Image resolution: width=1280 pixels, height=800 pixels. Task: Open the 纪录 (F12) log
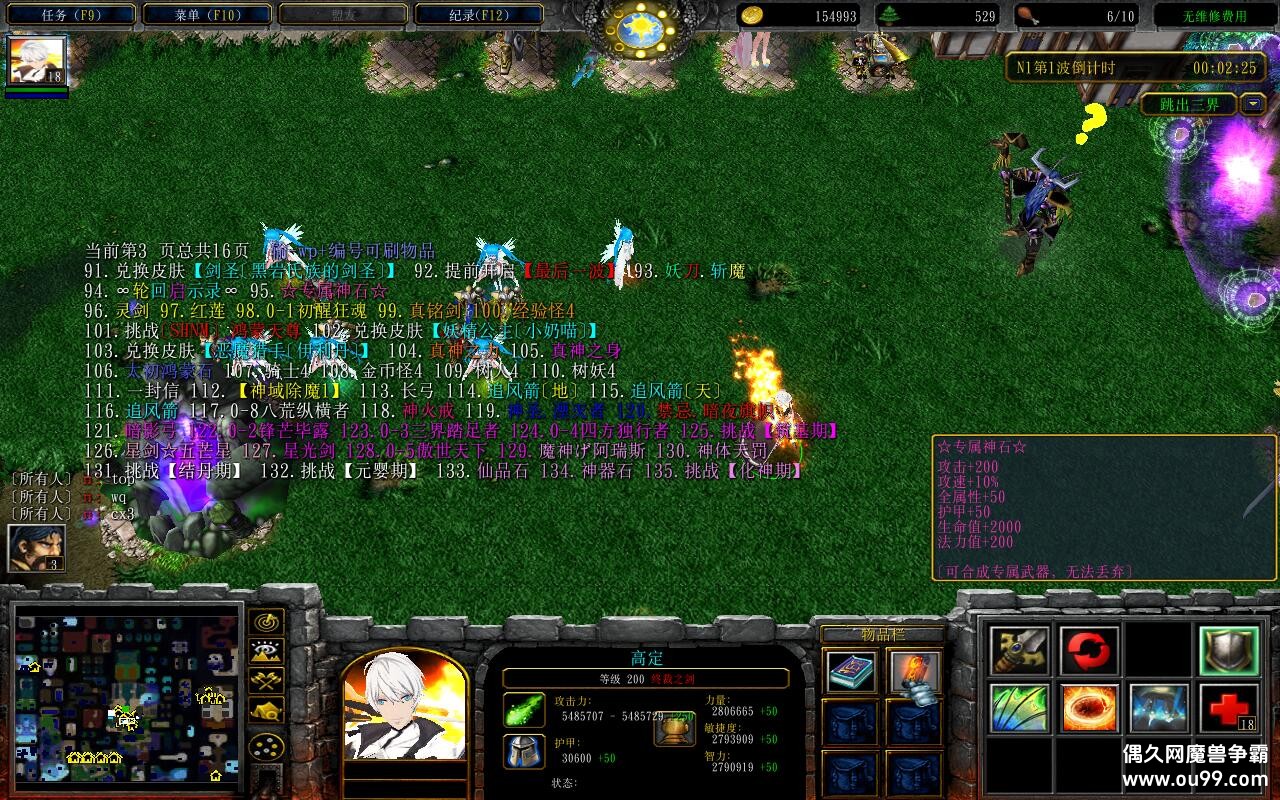pos(478,15)
